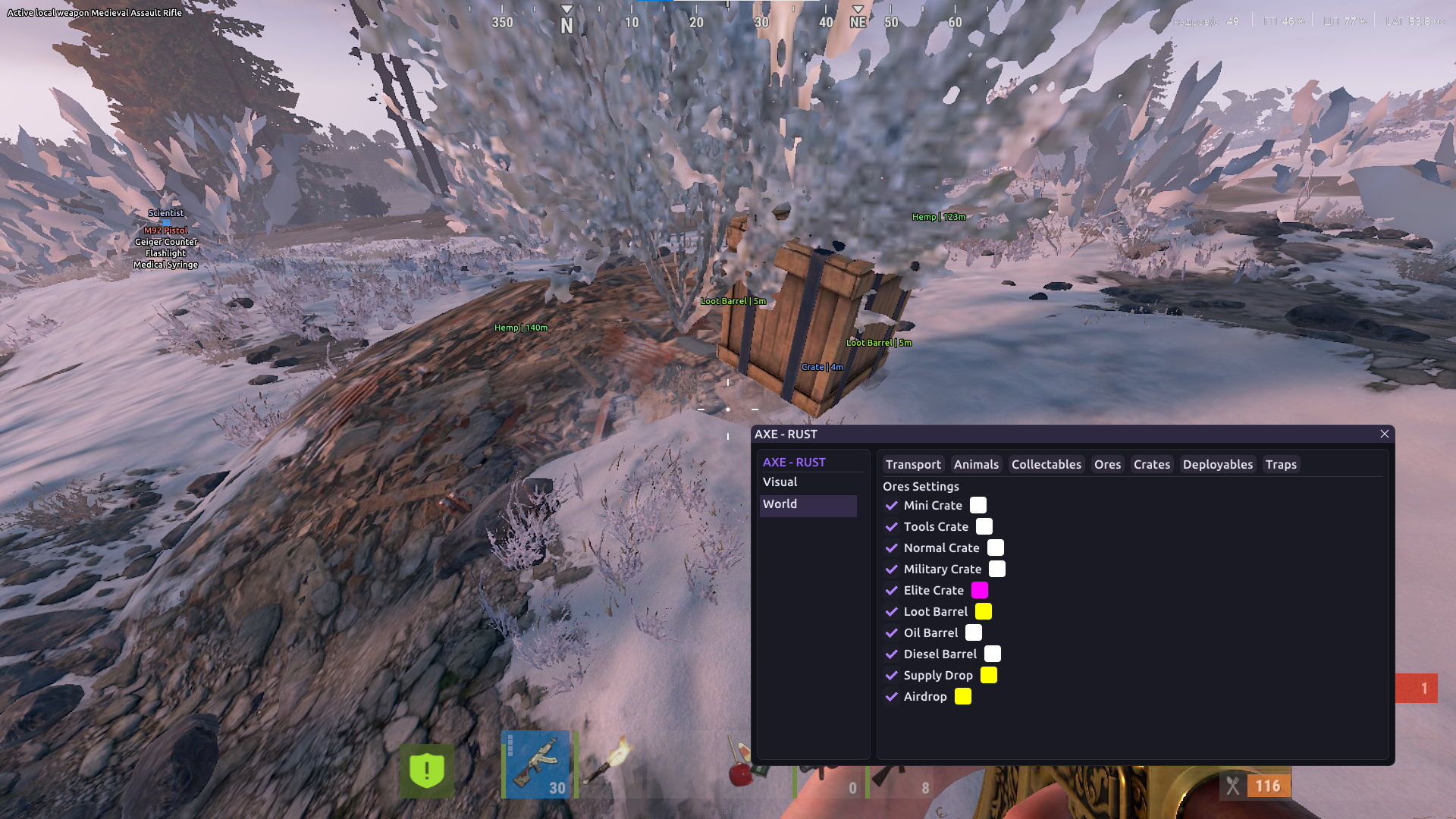Image resolution: width=1456 pixels, height=819 pixels.
Task: Select the Crates tab
Action: (x=1151, y=464)
